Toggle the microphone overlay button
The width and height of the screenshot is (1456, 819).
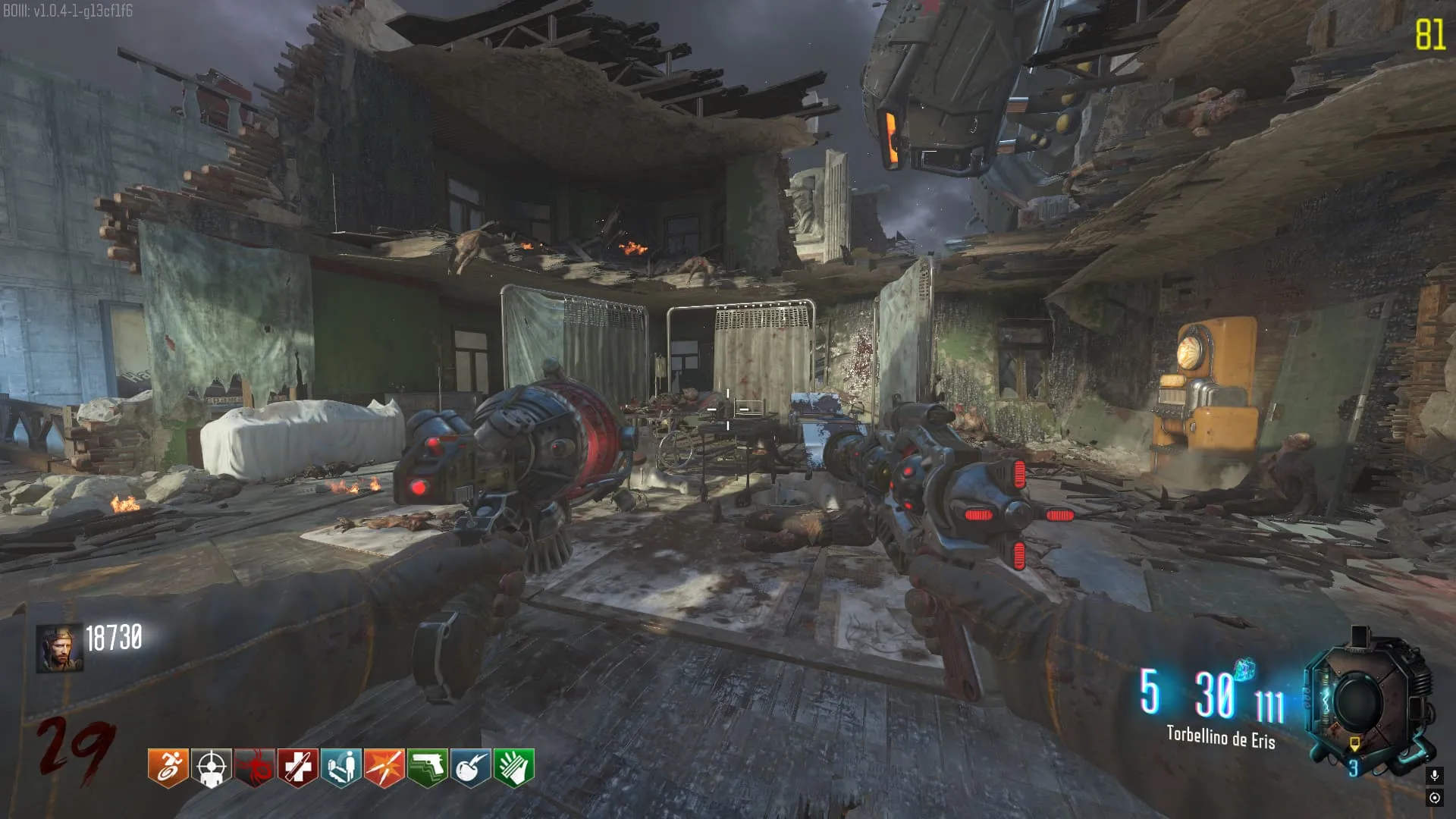pyautogui.click(x=1434, y=776)
